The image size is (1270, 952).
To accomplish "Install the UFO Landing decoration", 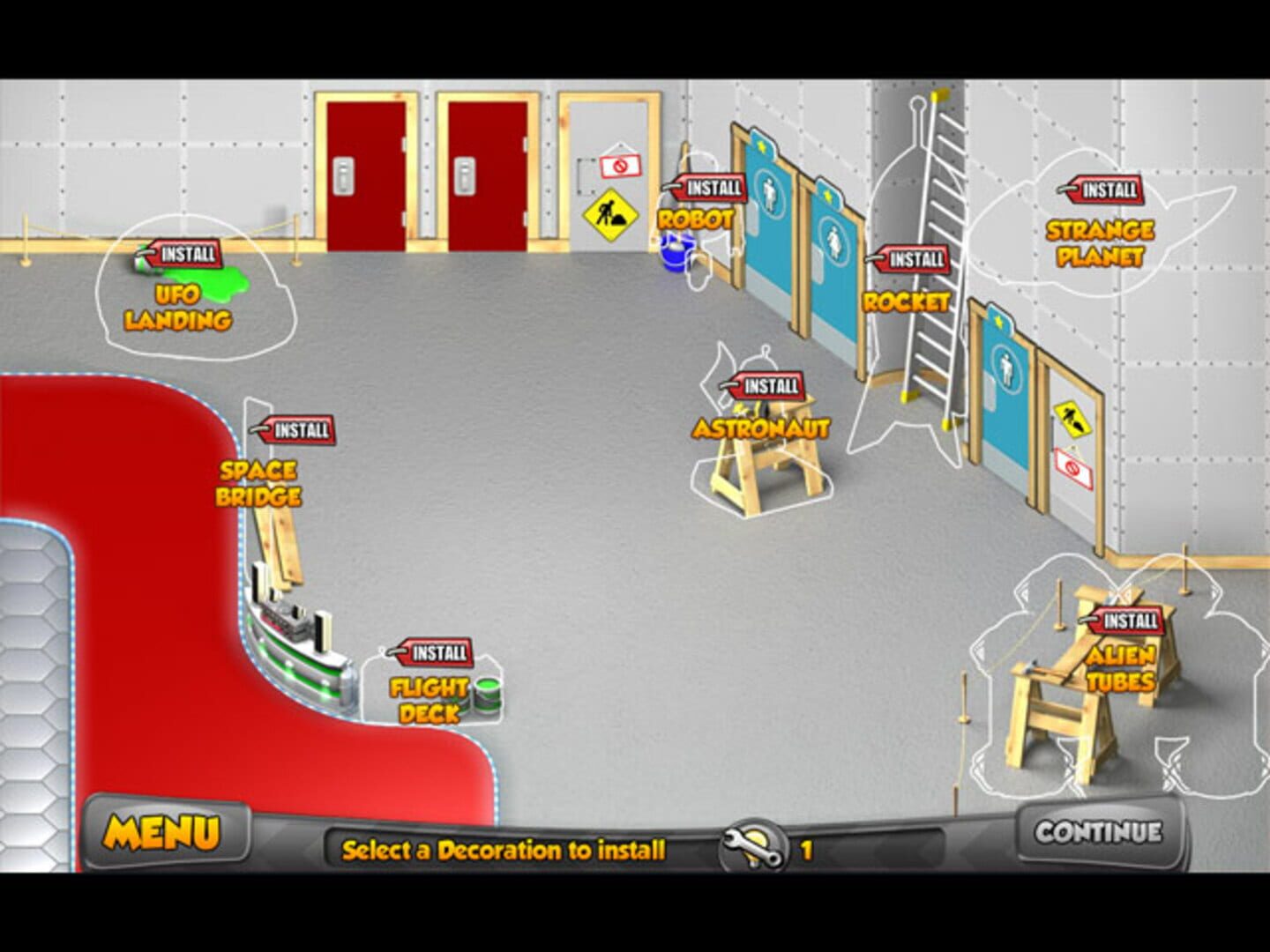I will pos(183,257).
